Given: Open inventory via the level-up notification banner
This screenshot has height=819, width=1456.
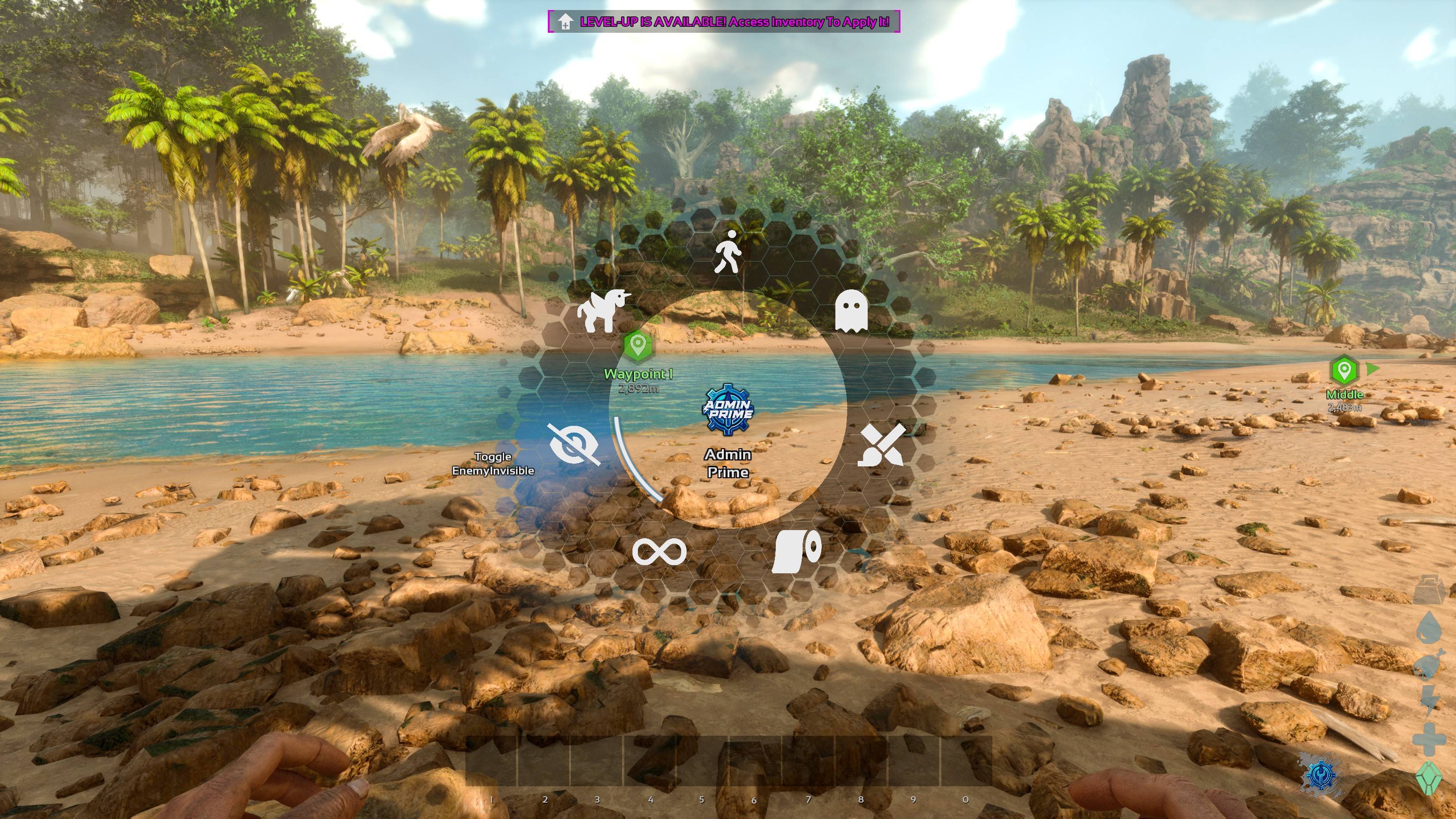Looking at the screenshot, I should coord(723,22).
